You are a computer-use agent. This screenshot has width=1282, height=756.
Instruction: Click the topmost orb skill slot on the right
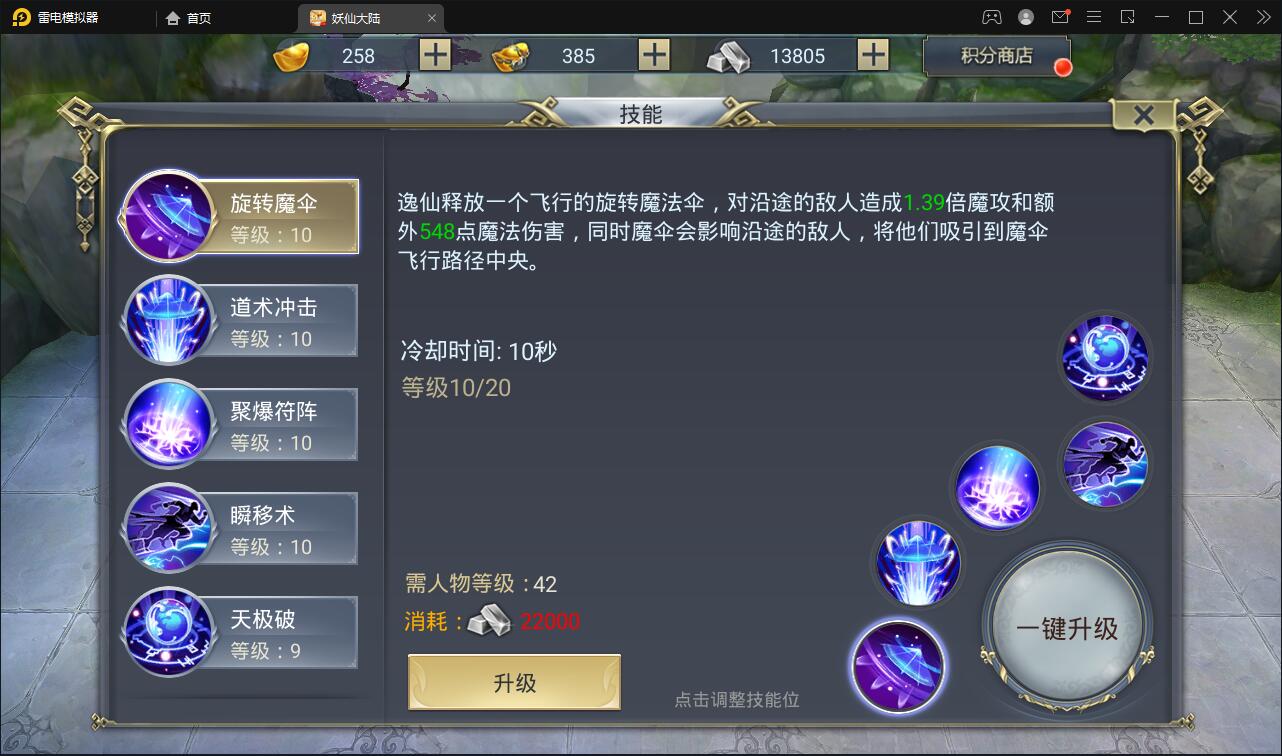pyautogui.click(x=1104, y=358)
